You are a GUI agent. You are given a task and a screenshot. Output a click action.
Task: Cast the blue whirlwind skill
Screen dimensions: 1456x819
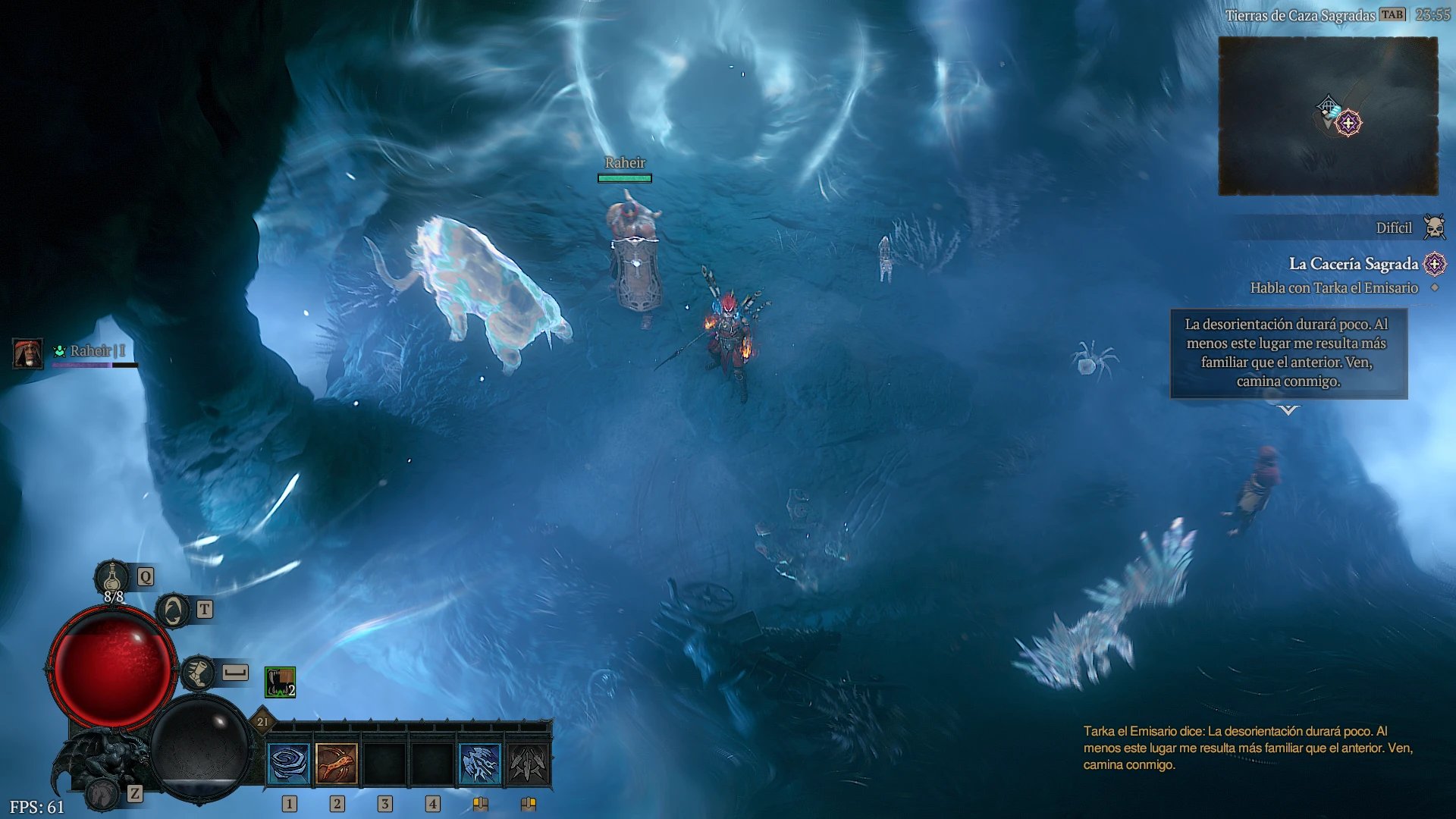click(289, 763)
